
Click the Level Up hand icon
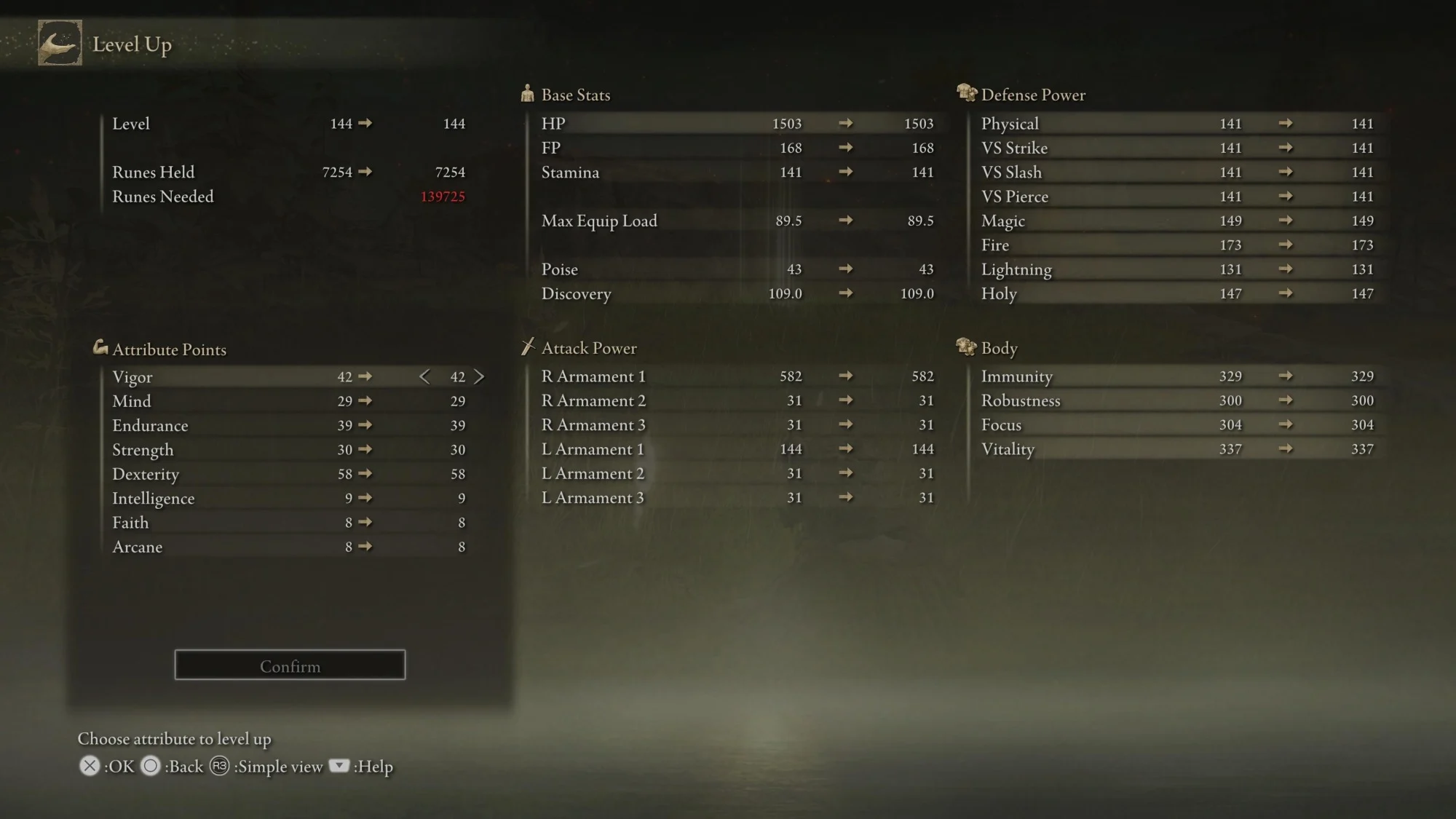point(60,44)
